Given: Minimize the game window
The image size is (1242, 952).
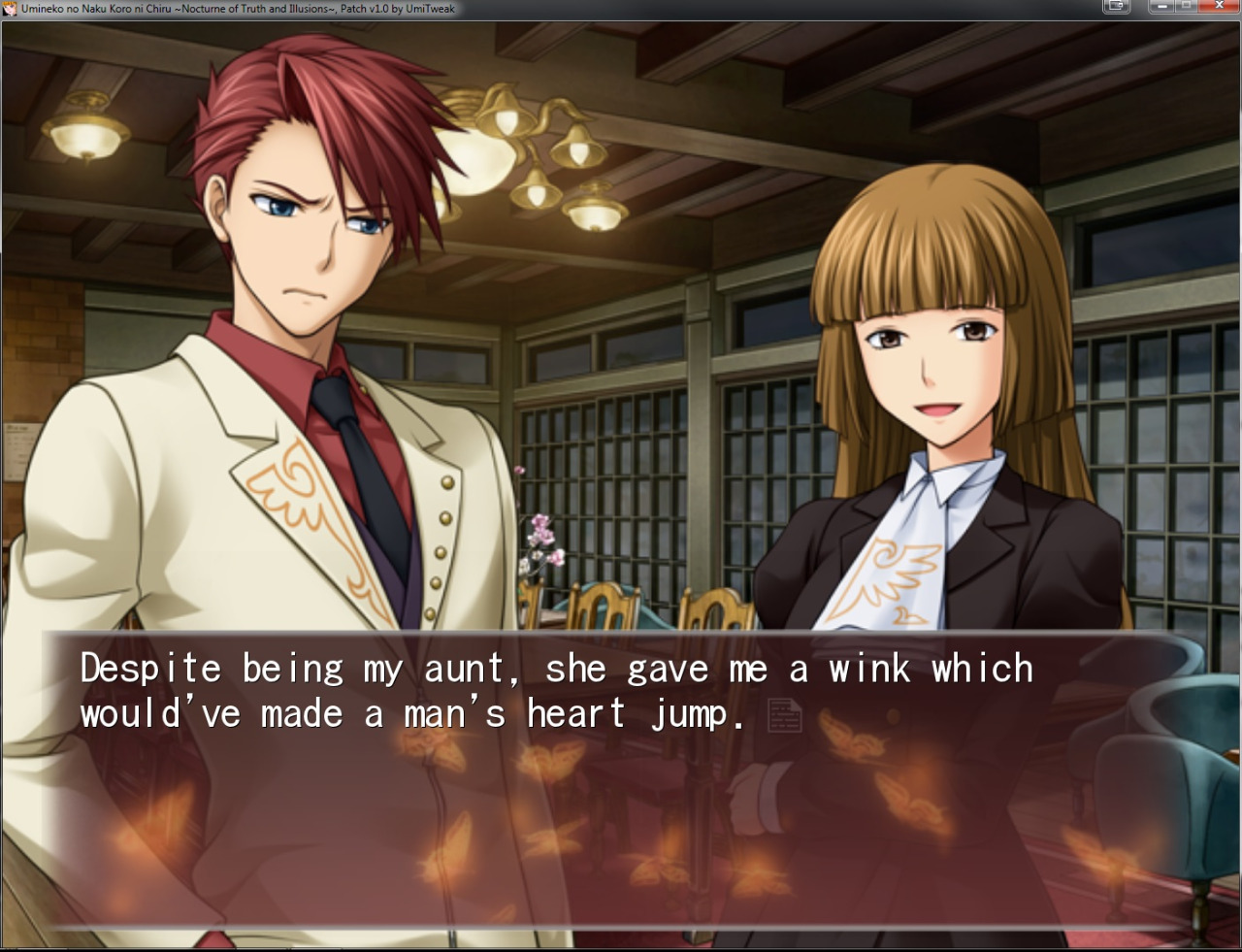Looking at the screenshot, I should click(1161, 6).
